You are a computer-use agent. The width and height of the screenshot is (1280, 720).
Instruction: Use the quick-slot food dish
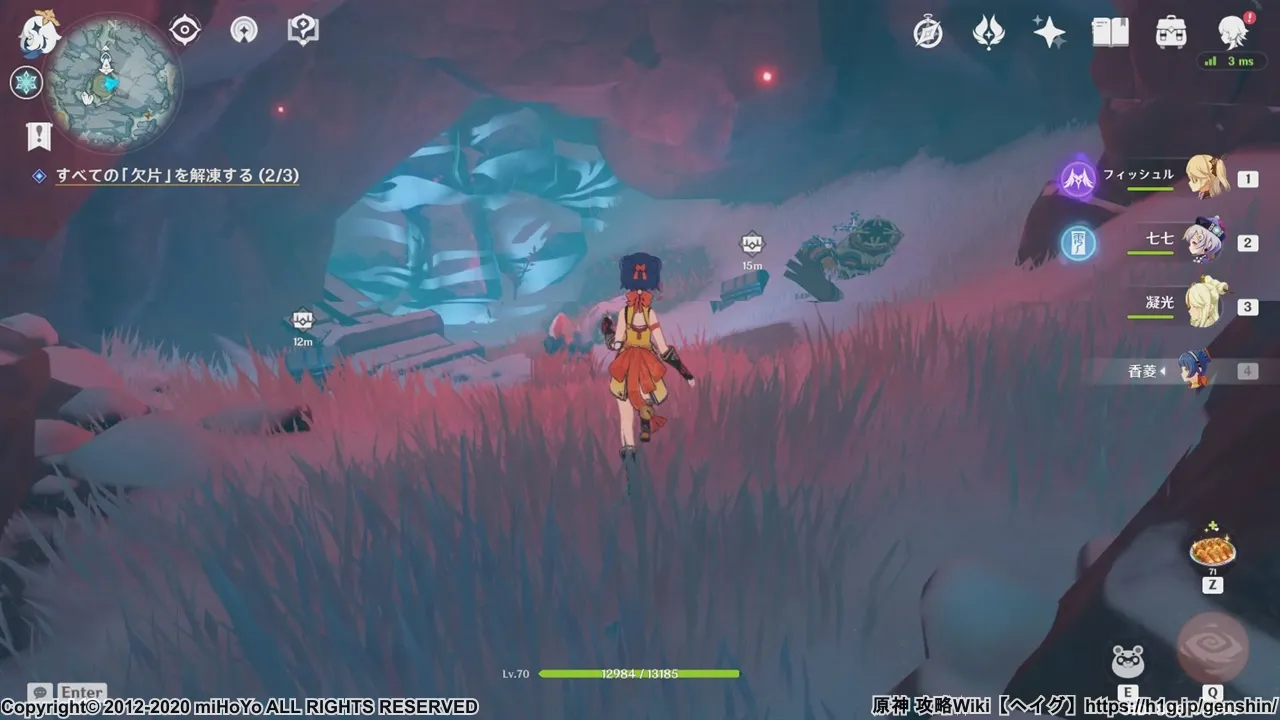click(1212, 549)
